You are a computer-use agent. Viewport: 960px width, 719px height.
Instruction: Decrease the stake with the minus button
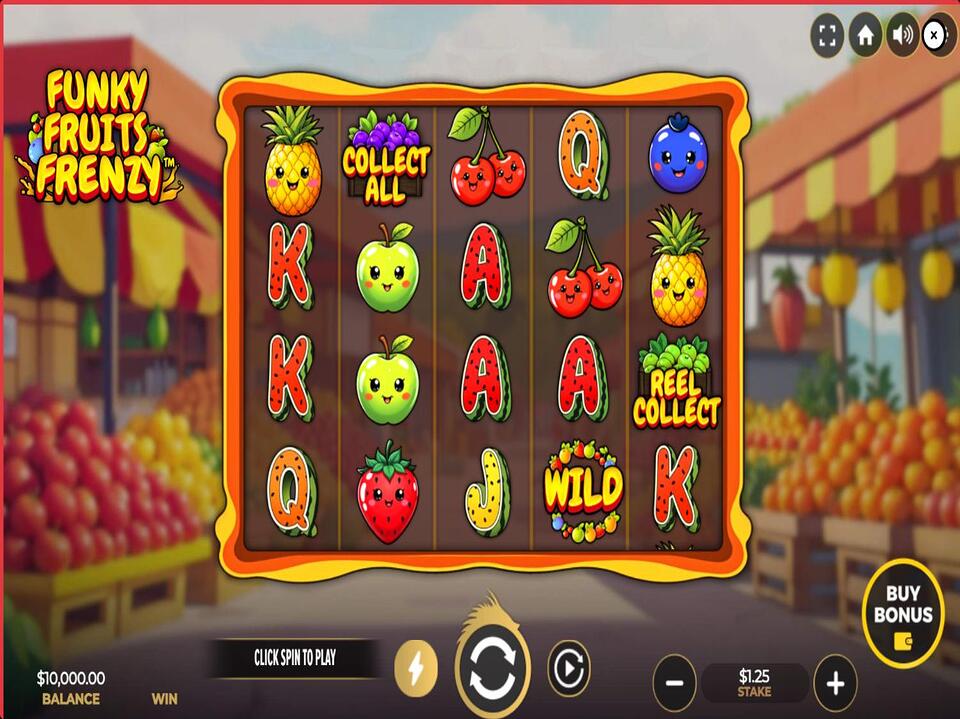(674, 683)
